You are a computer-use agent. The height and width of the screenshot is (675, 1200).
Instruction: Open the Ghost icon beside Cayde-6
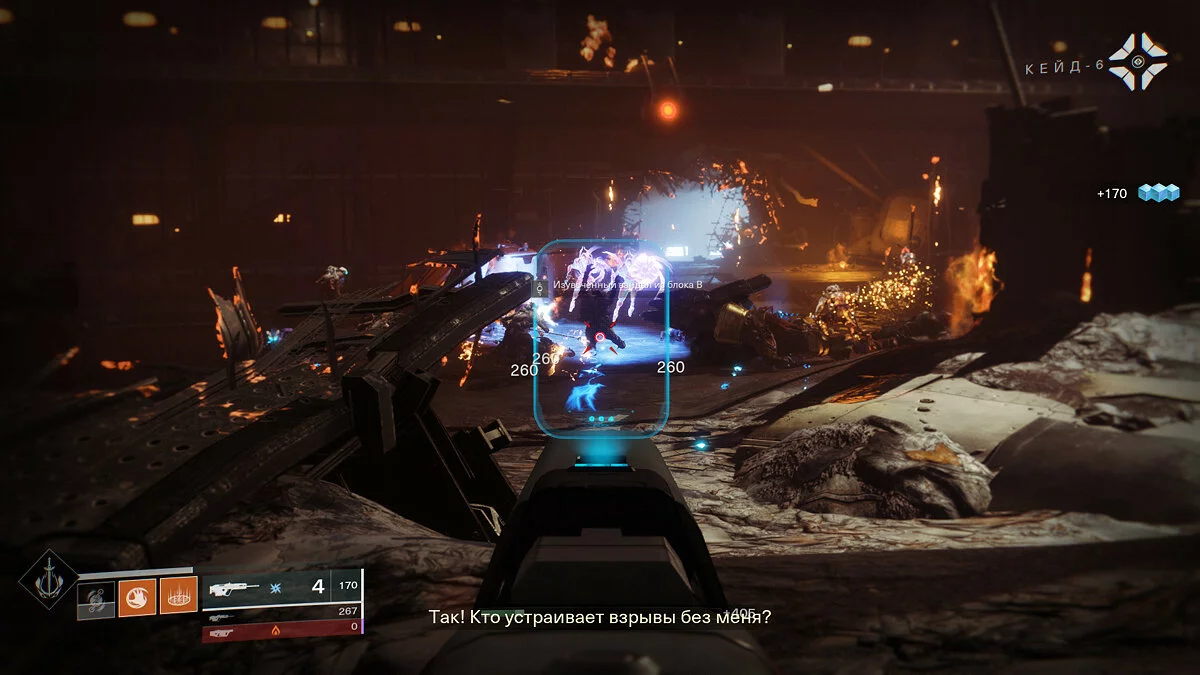[x=1138, y=61]
